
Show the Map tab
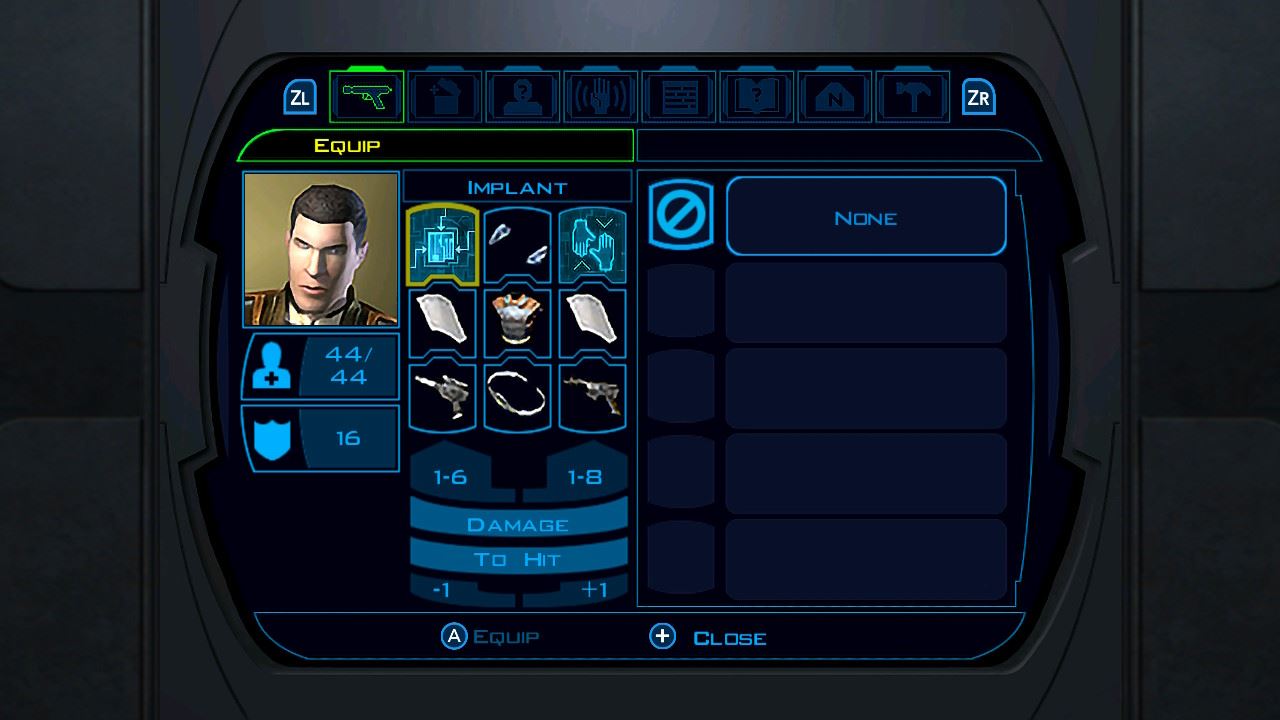coord(835,98)
